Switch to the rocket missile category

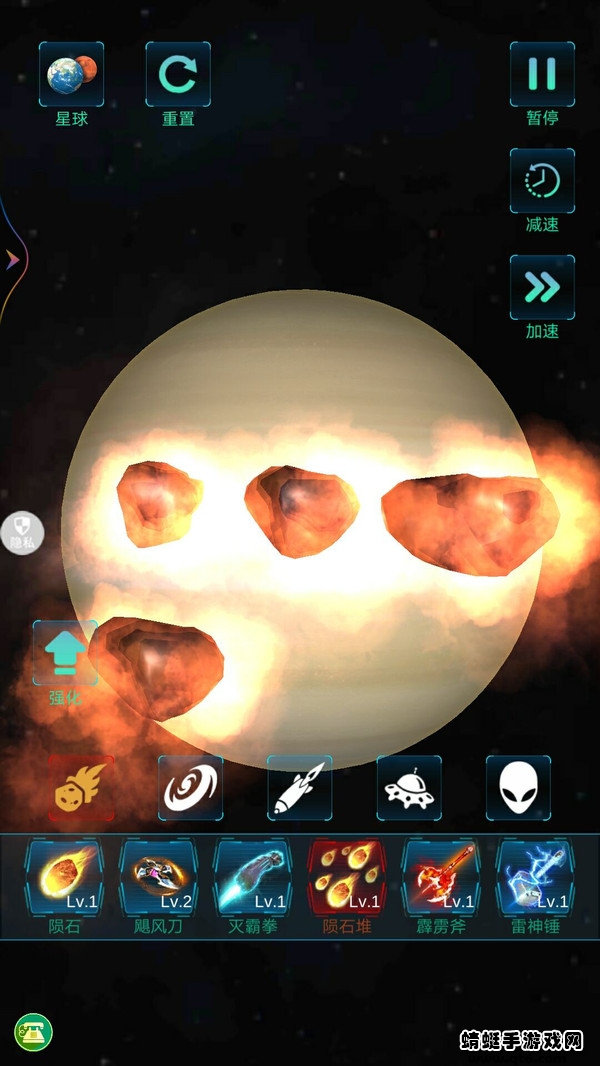(x=300, y=788)
